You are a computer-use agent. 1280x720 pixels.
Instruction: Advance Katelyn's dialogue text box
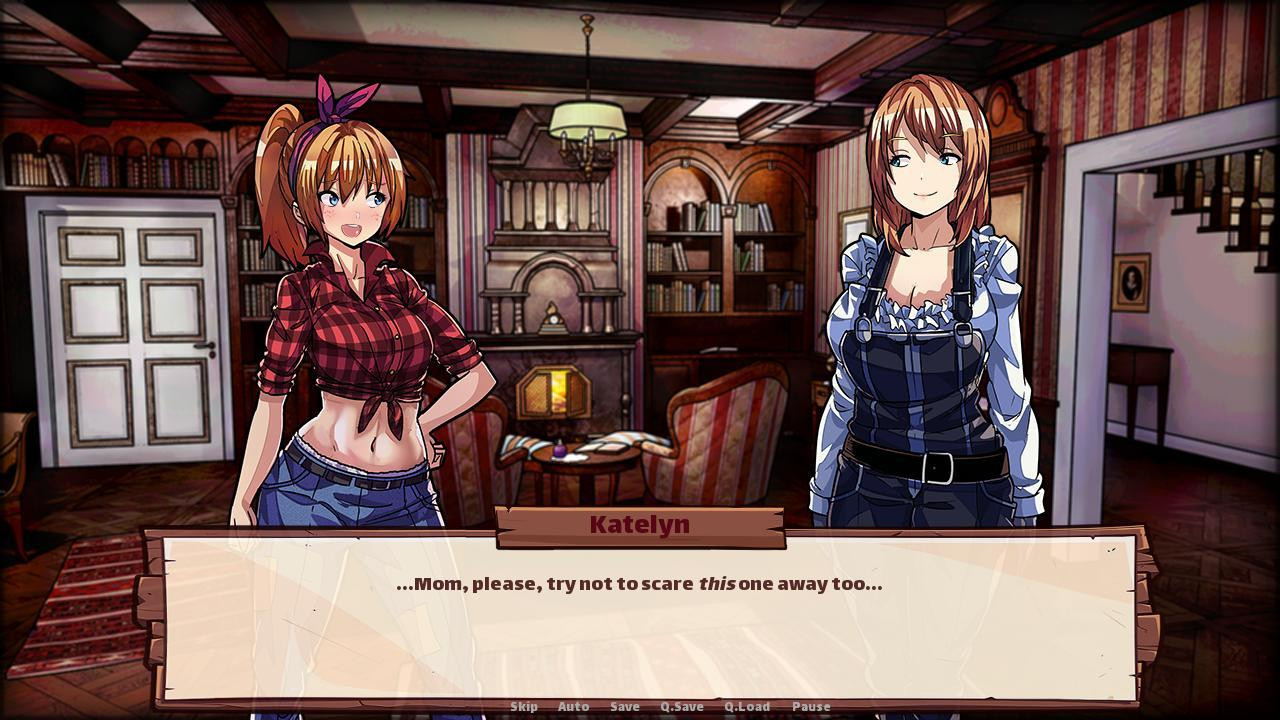tap(640, 620)
